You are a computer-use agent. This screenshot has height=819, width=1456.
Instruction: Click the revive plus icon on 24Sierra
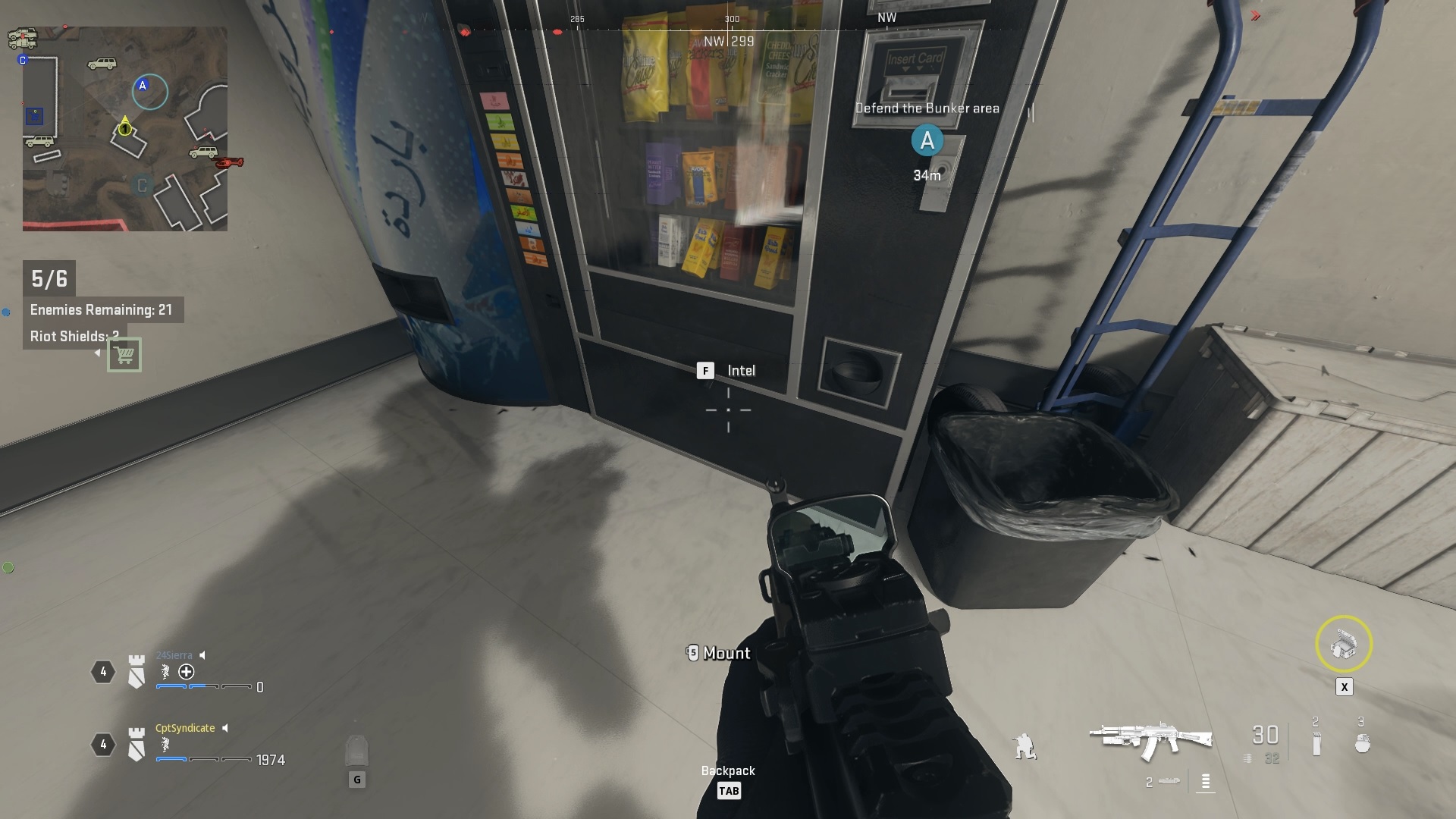coord(186,672)
